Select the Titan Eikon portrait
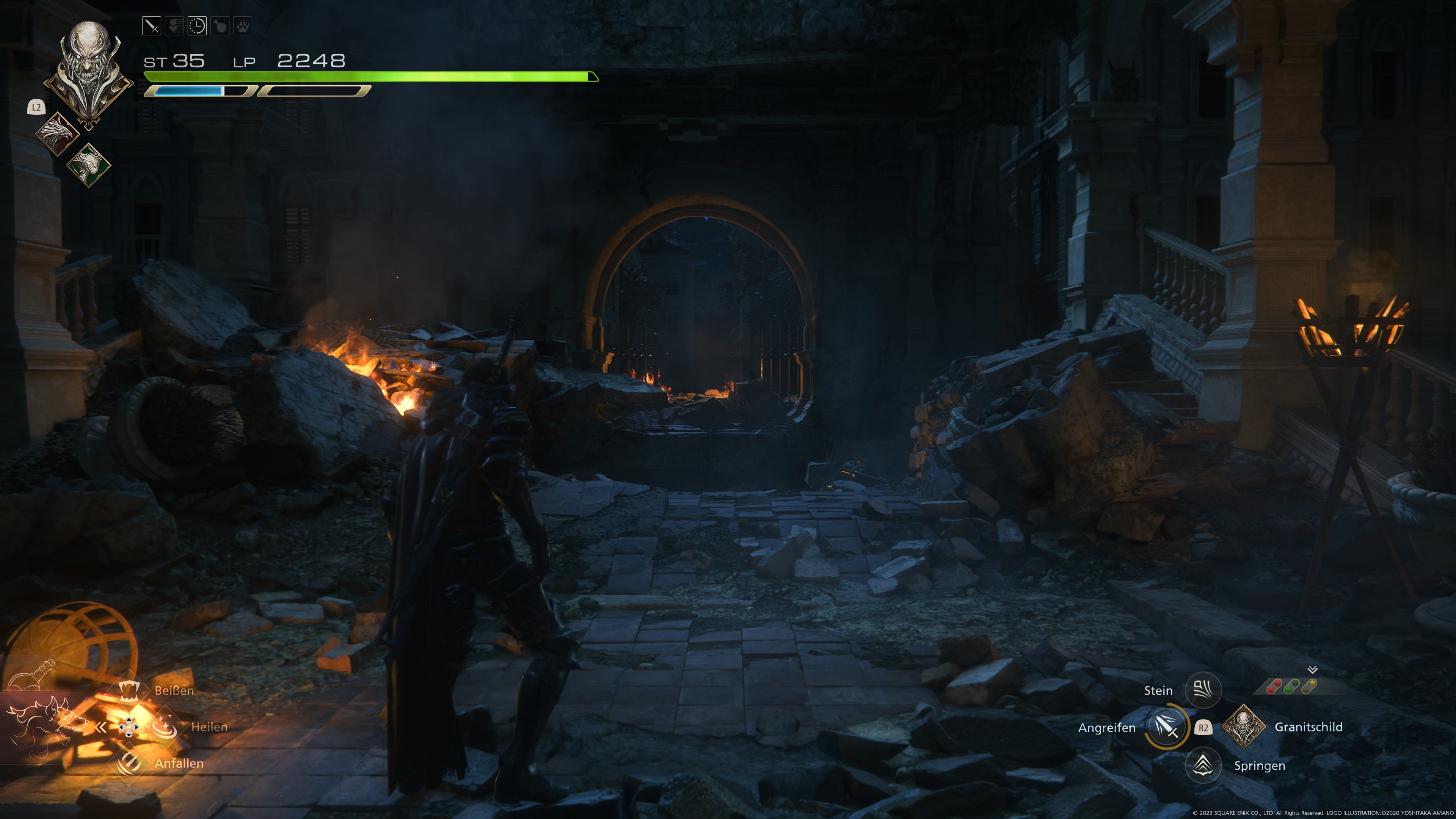 tap(89, 71)
